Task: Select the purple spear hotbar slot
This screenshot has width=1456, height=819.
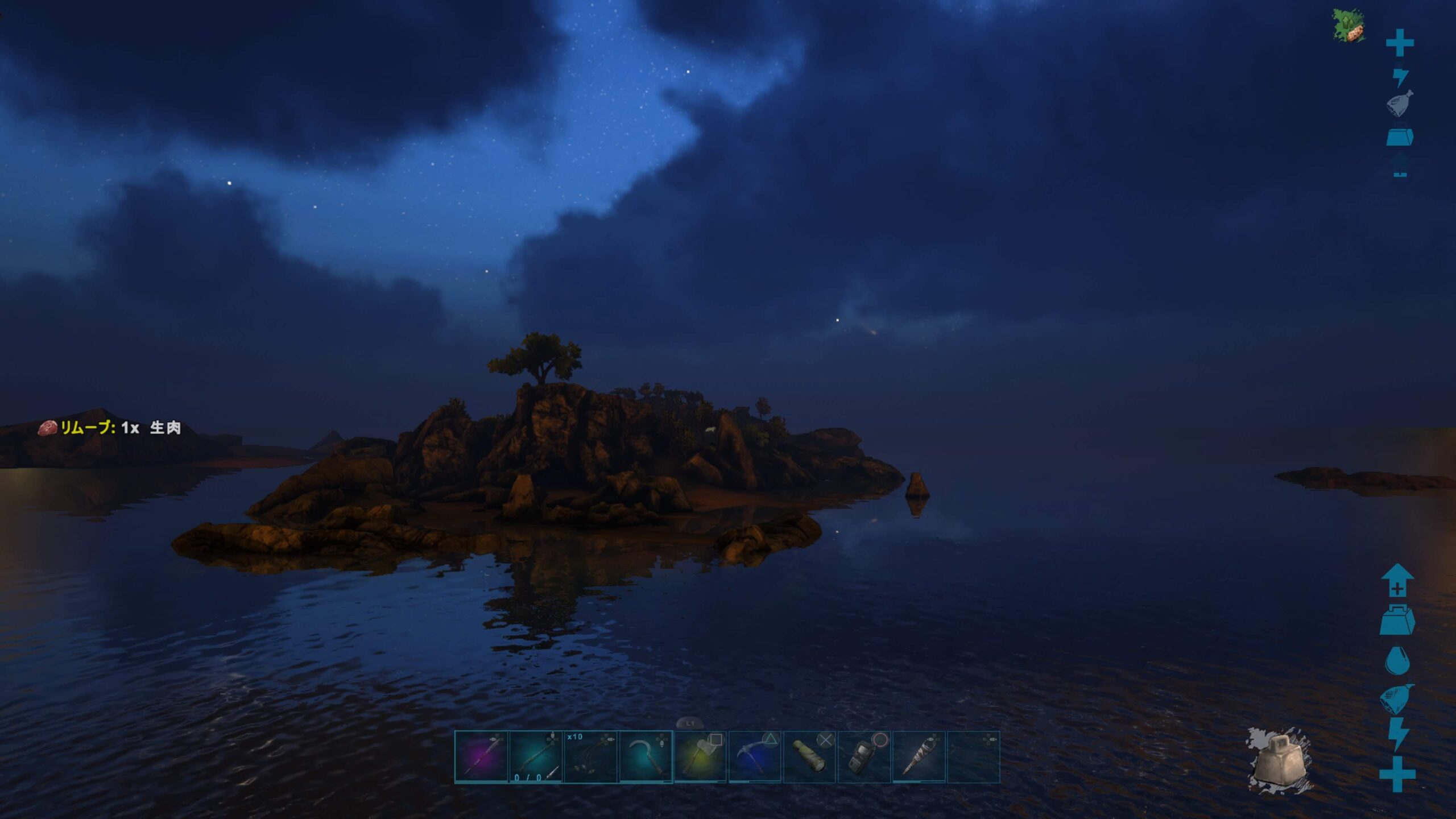Action: coord(481,757)
